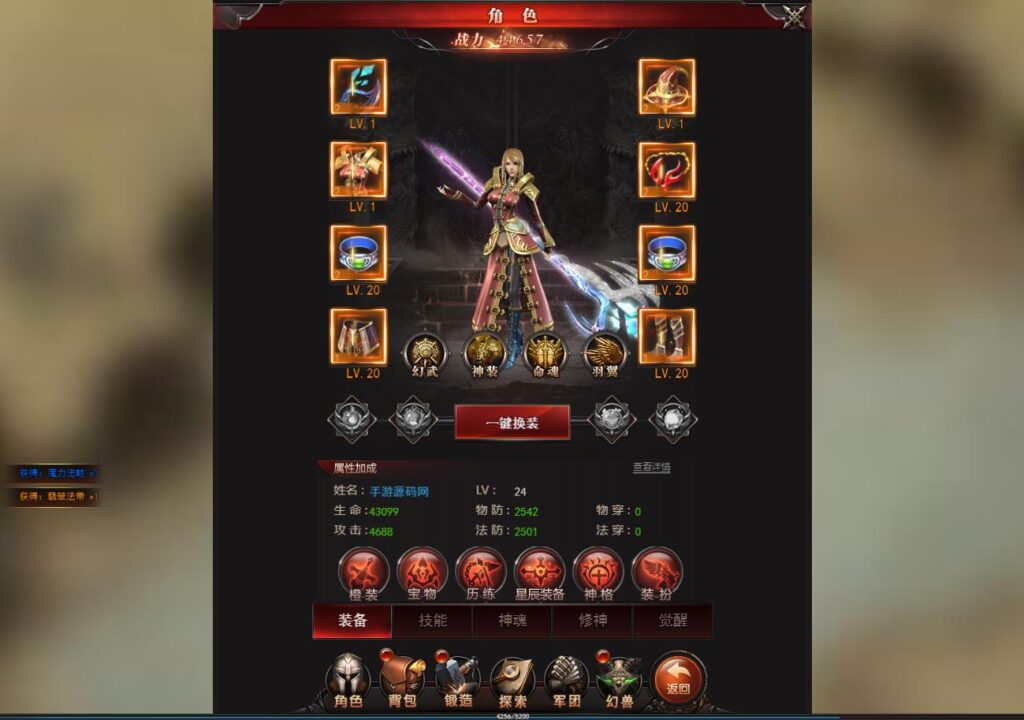Close the character panel with the X
This screenshot has height=720, width=1024.
(794, 17)
